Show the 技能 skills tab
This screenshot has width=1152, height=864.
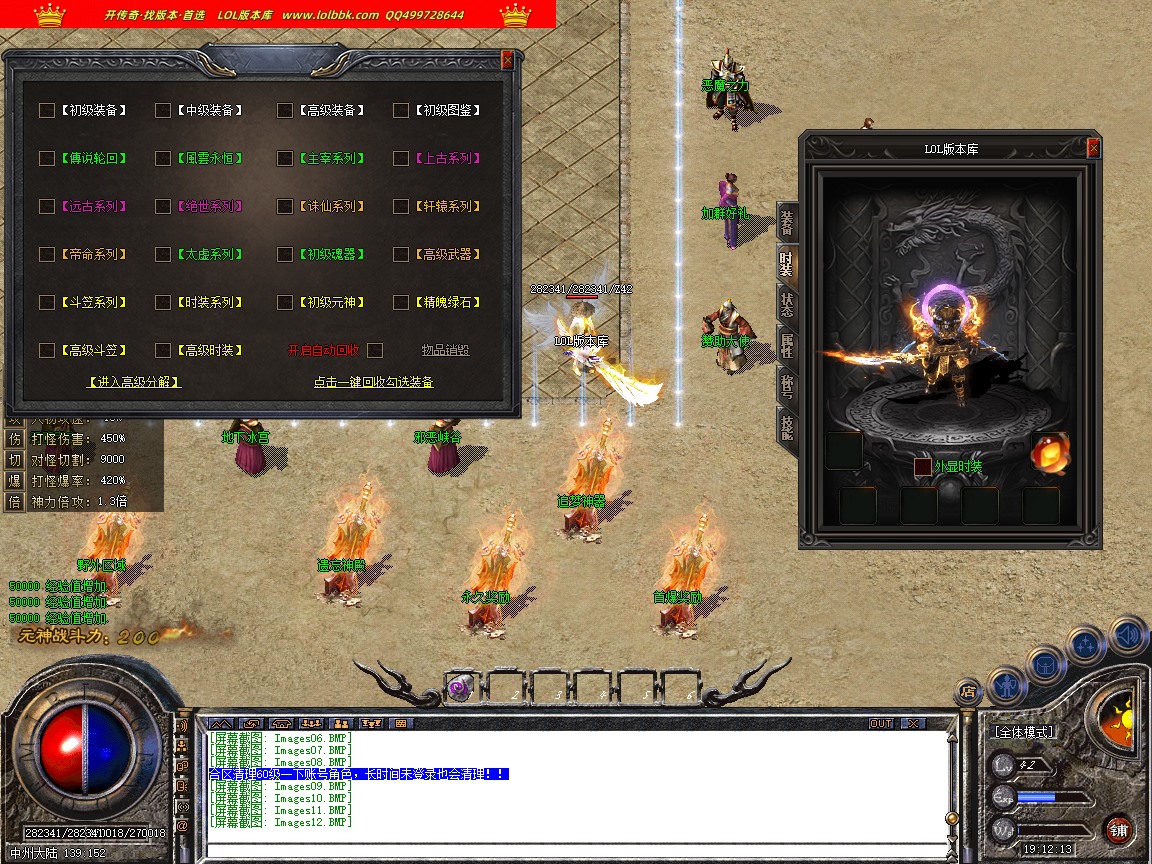pos(787,427)
